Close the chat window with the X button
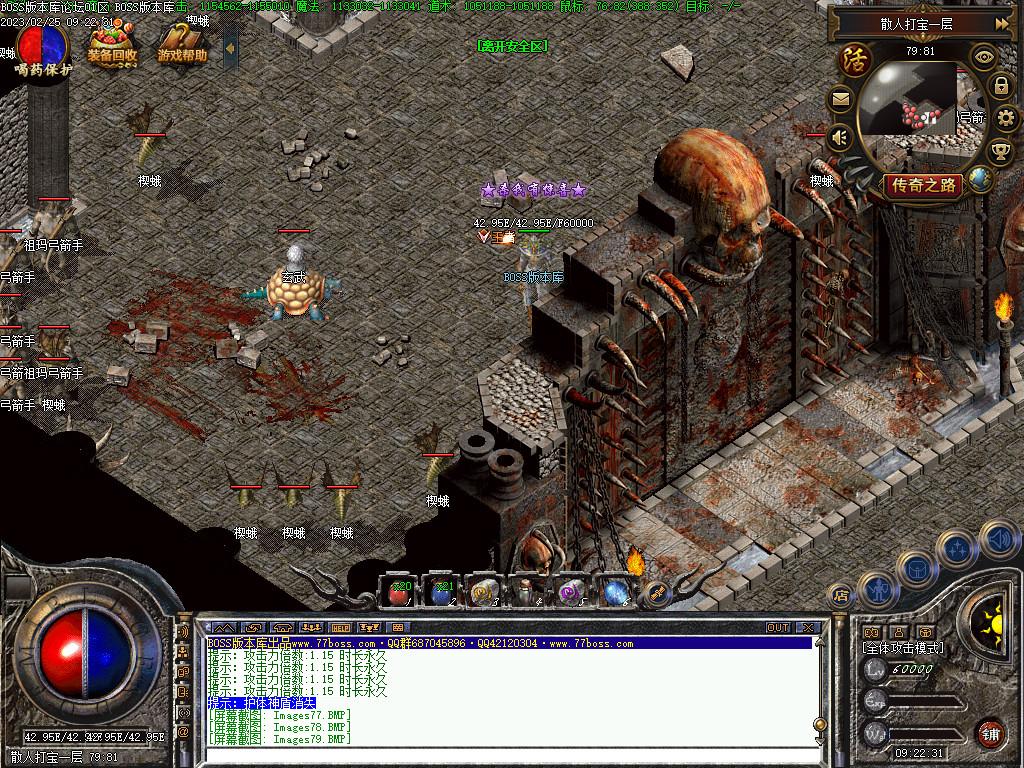The image size is (1024, 768). tap(808, 627)
